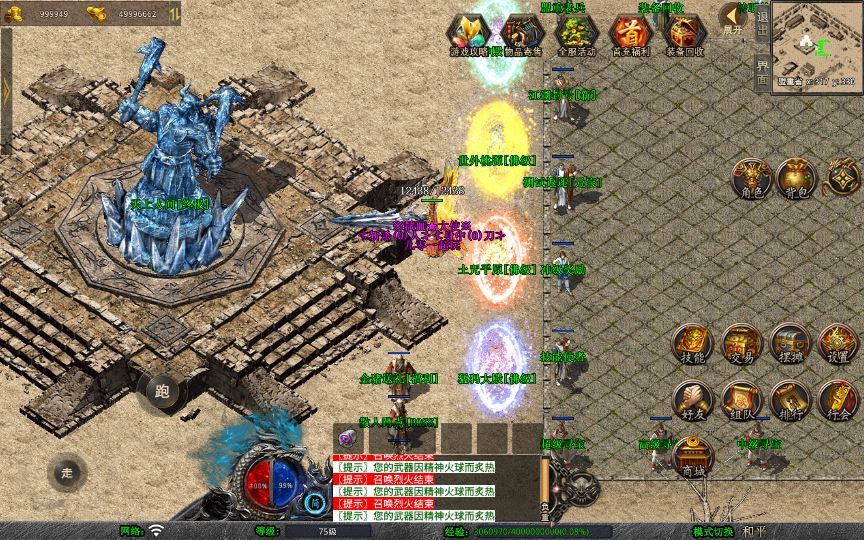Tap the 跑 run button
864x540 pixels.
(x=161, y=391)
